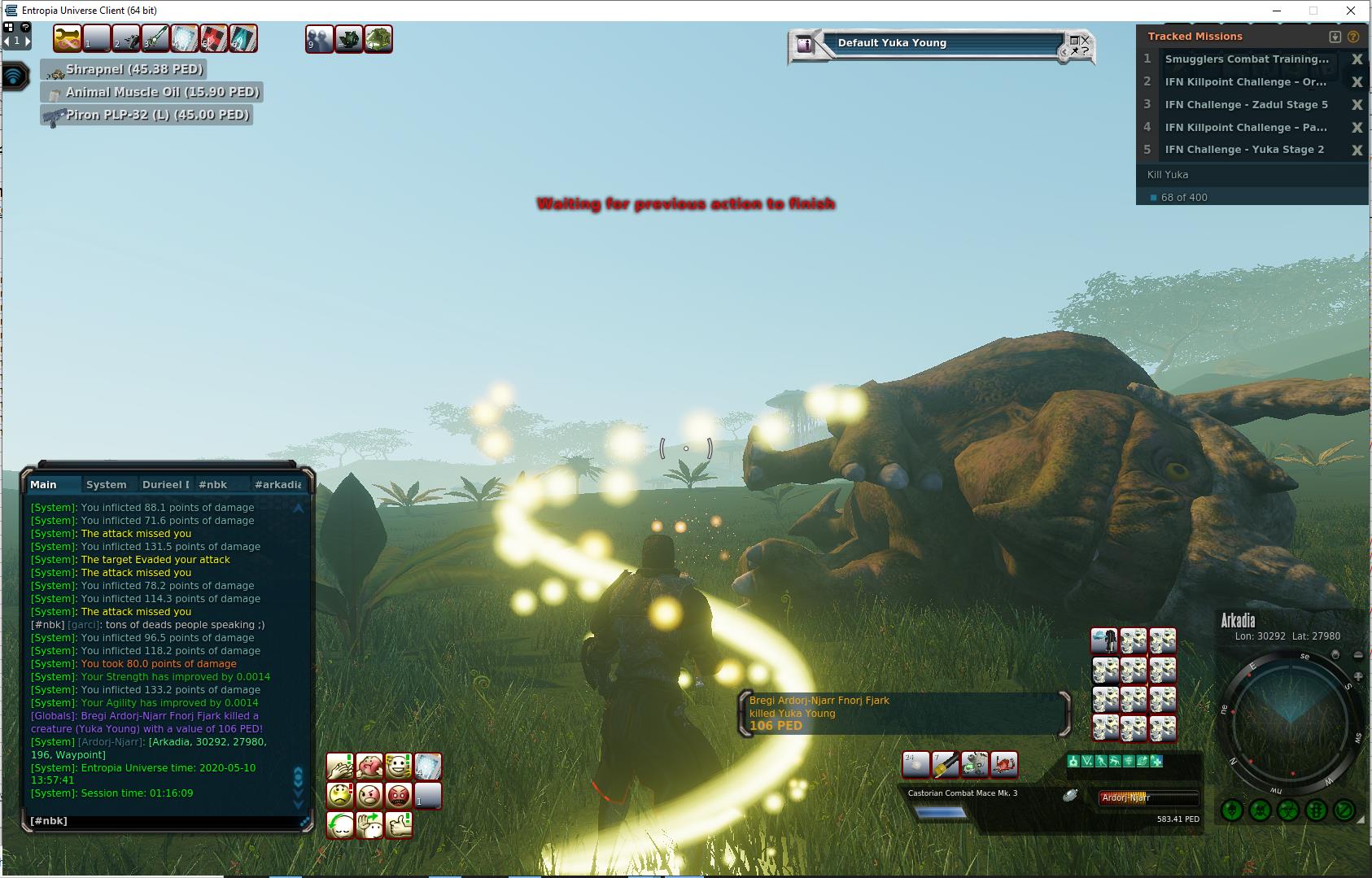1372x878 pixels.
Task: Perform the thumbs up emote
Action: [x=399, y=824]
